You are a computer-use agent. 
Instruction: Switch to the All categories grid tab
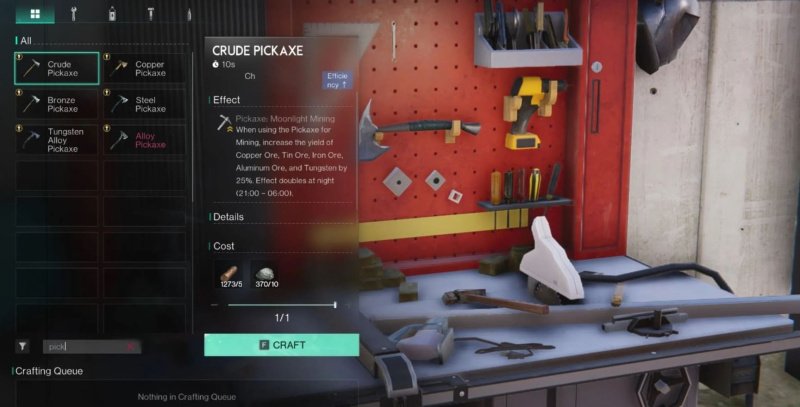35,14
